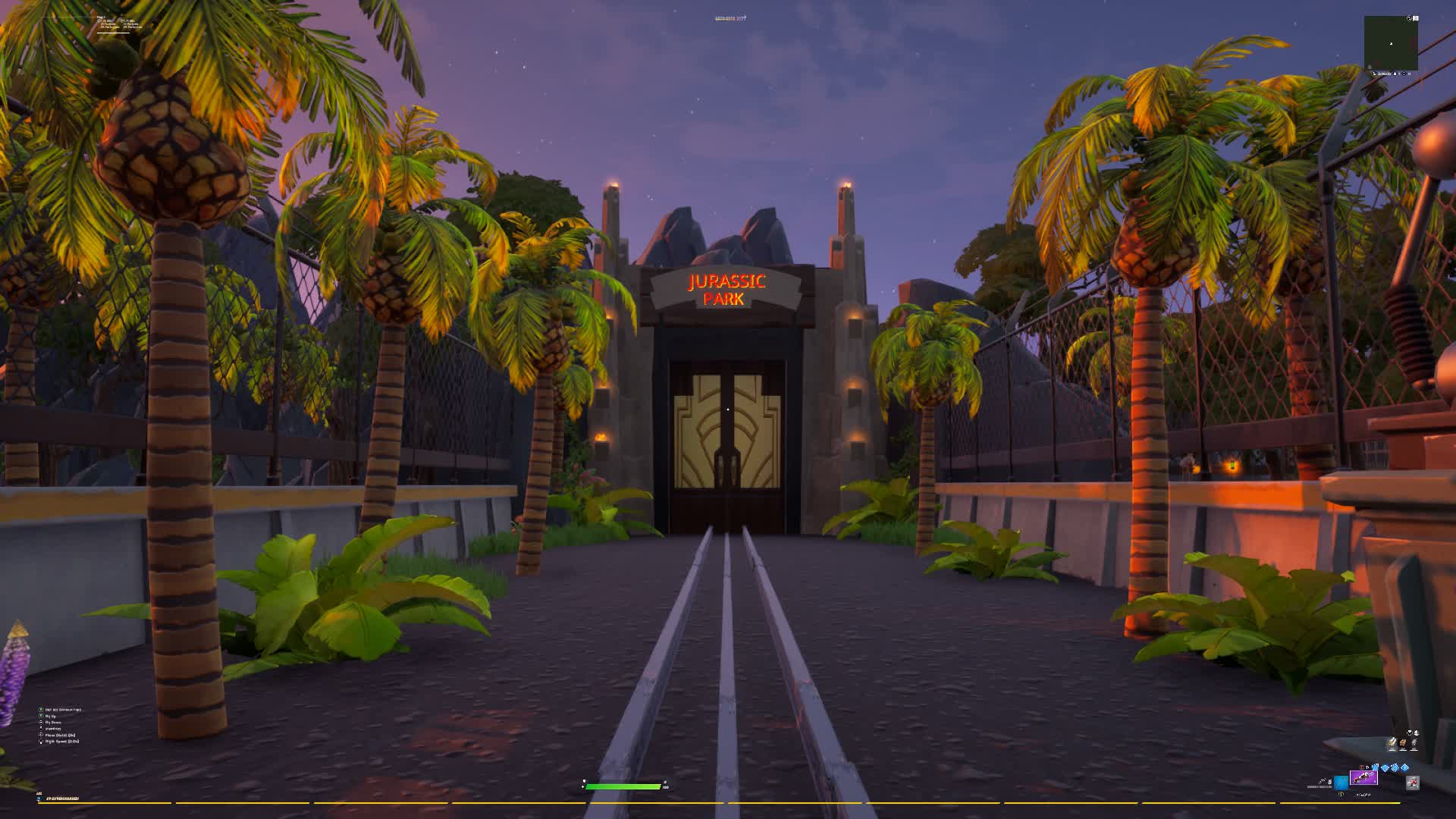
Task: Click the character portrait at the bottom right
Action: (x=1412, y=783)
